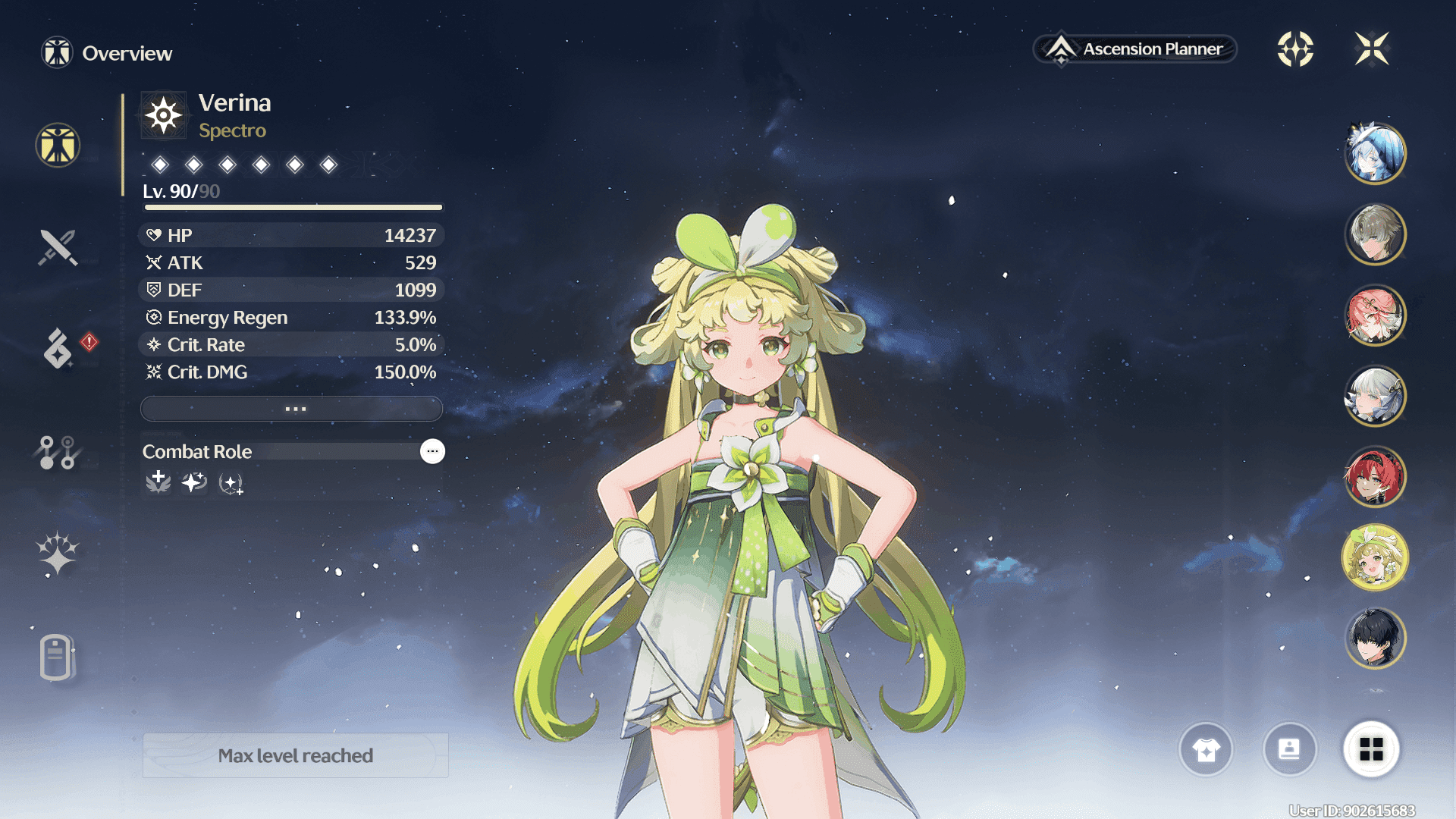Expand the full stats list with dots

(292, 409)
